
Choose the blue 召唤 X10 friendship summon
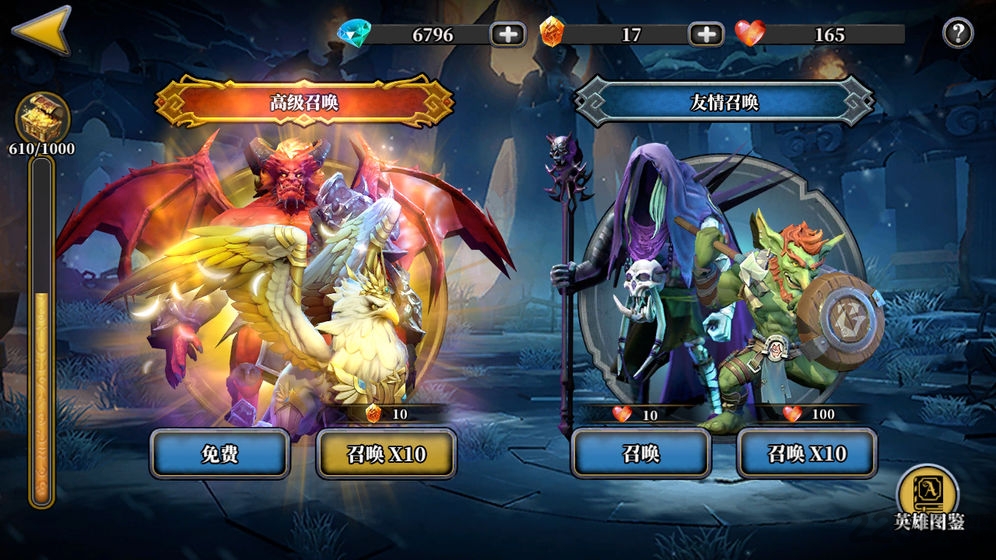click(807, 455)
